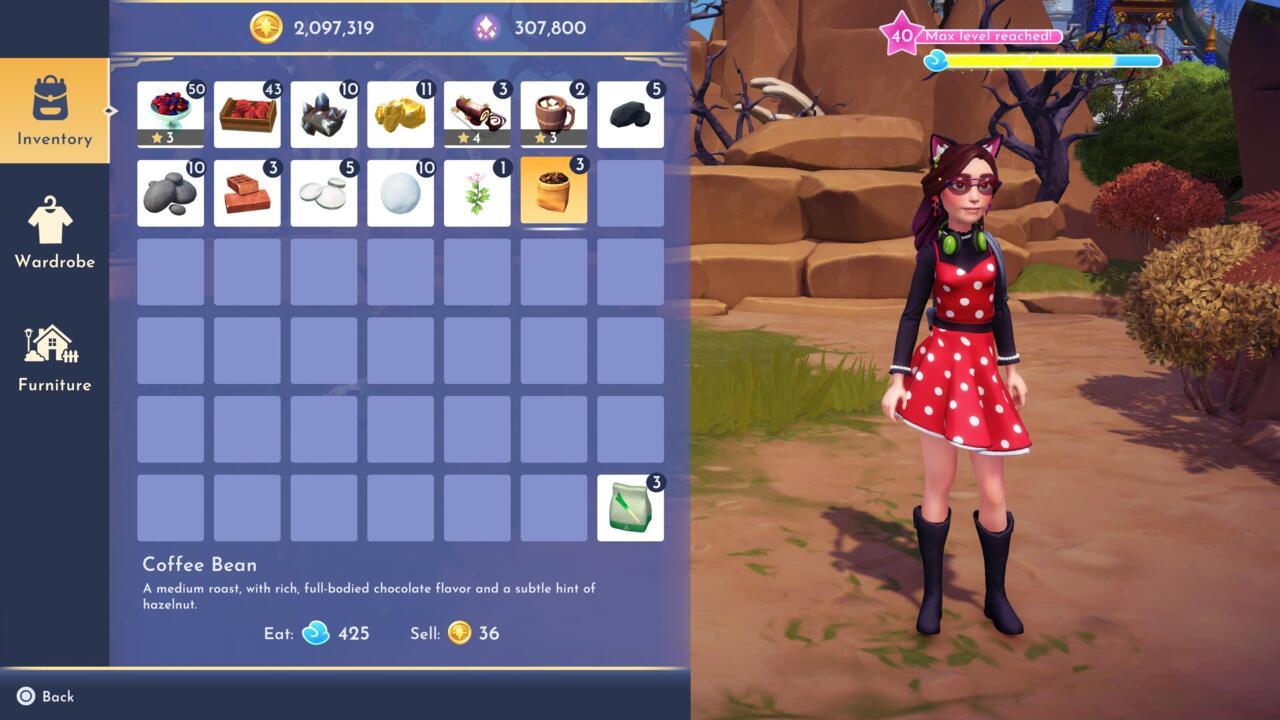
Task: Select the red bricks slot
Action: coord(247,193)
